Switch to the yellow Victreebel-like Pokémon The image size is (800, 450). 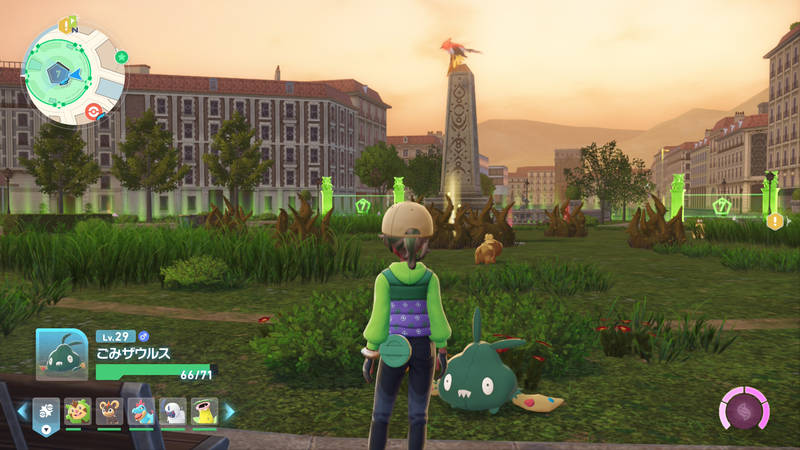pyautogui.click(x=204, y=411)
